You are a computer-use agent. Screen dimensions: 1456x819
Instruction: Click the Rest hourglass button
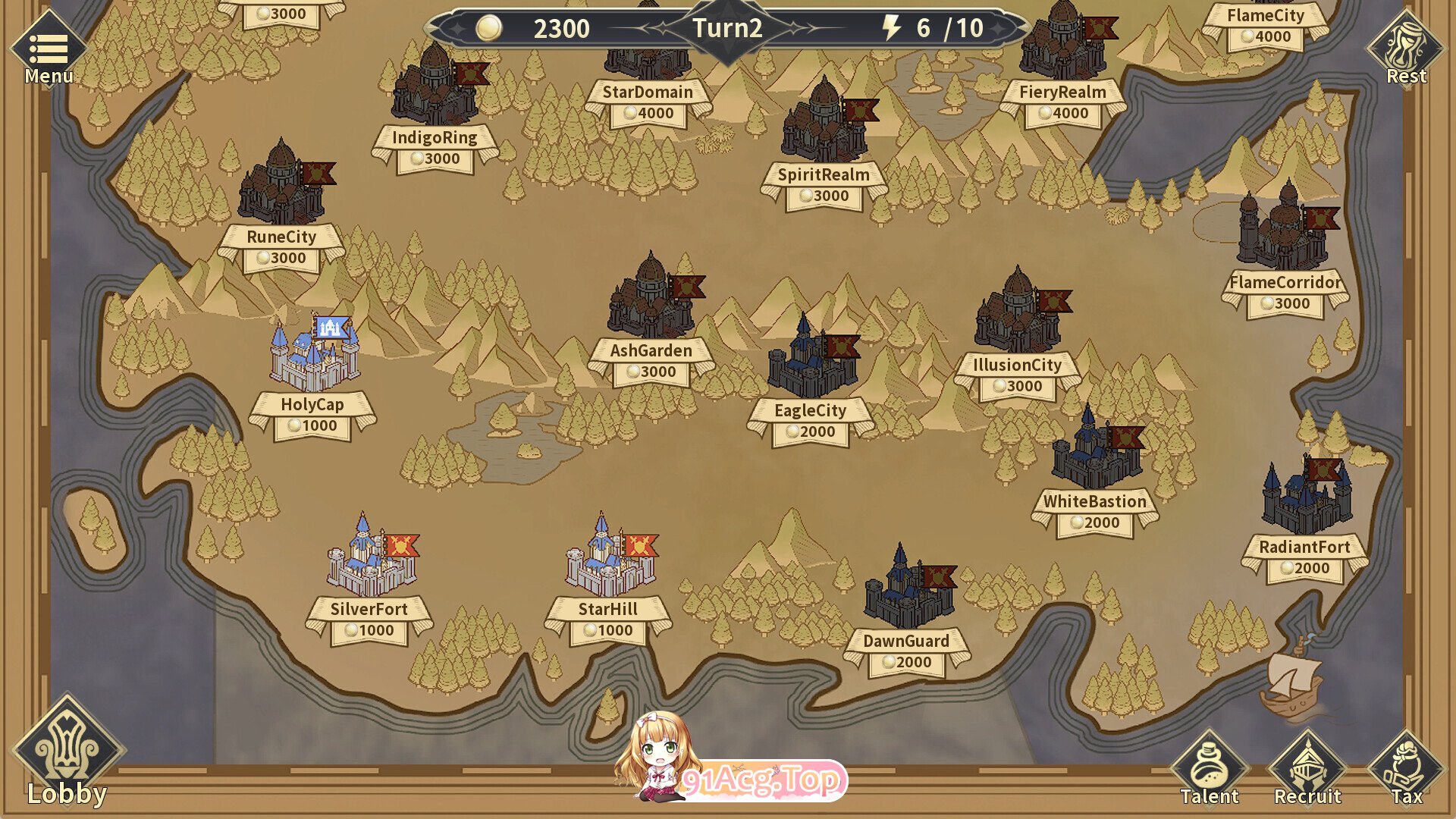[x=1406, y=49]
